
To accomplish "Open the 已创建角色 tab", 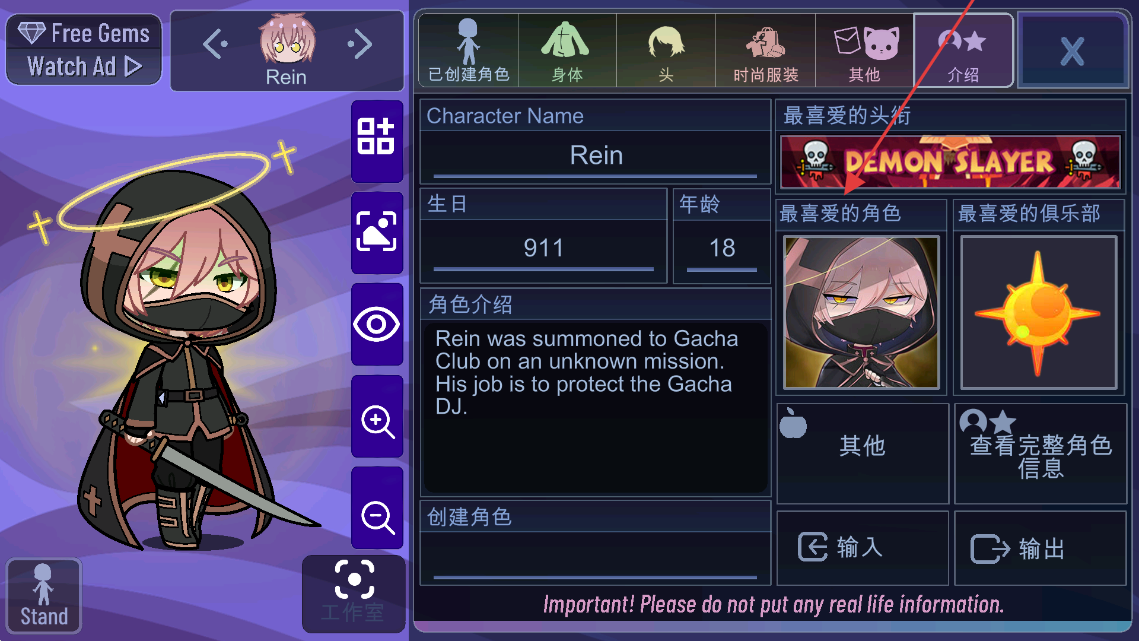I will 468,50.
